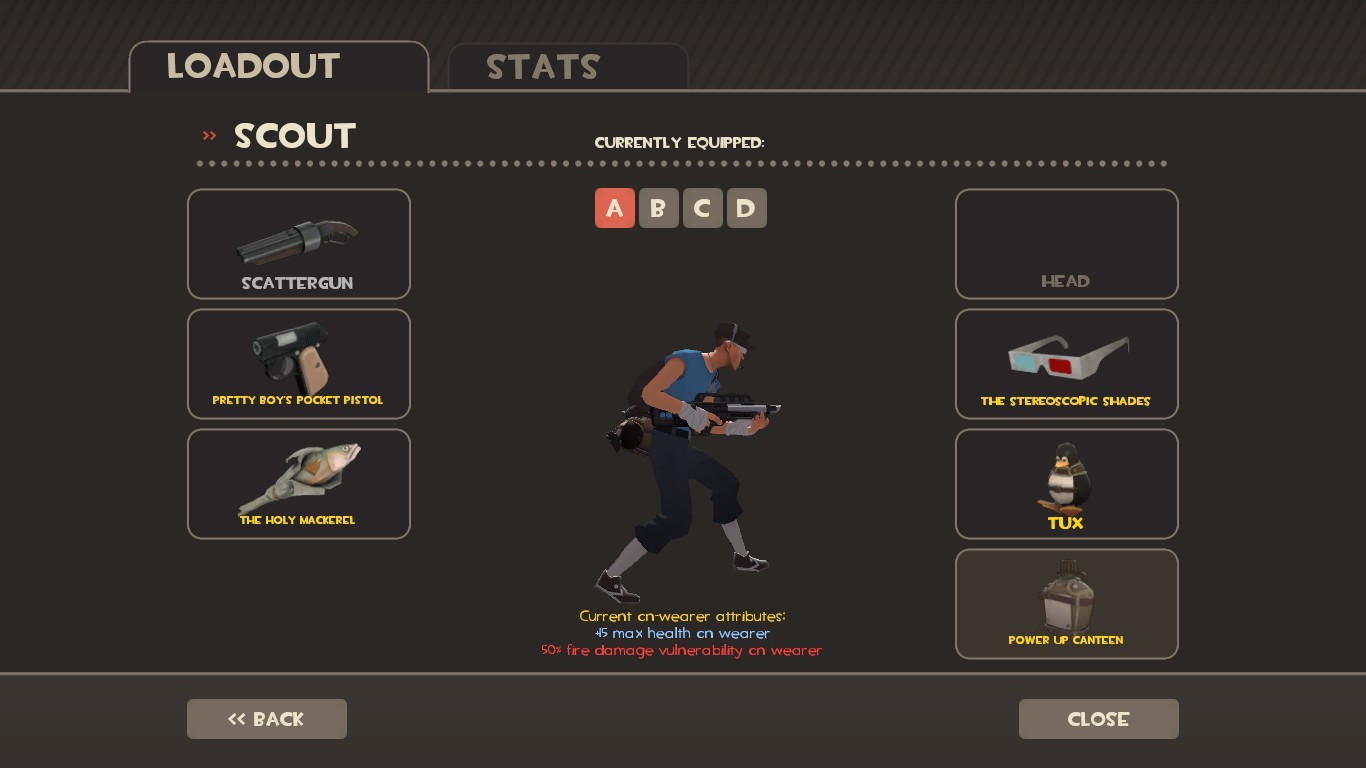Image resolution: width=1366 pixels, height=768 pixels.
Task: Select the Power Up Canteen action slot
Action: pos(1066,603)
